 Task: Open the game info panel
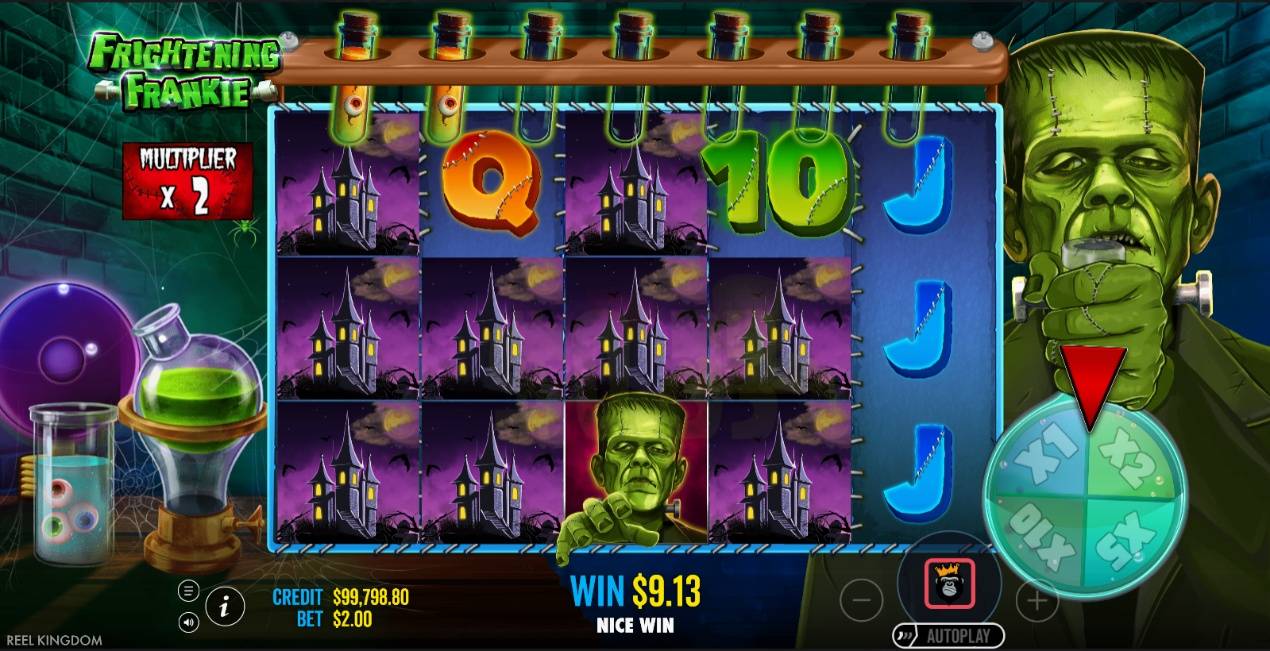225,606
